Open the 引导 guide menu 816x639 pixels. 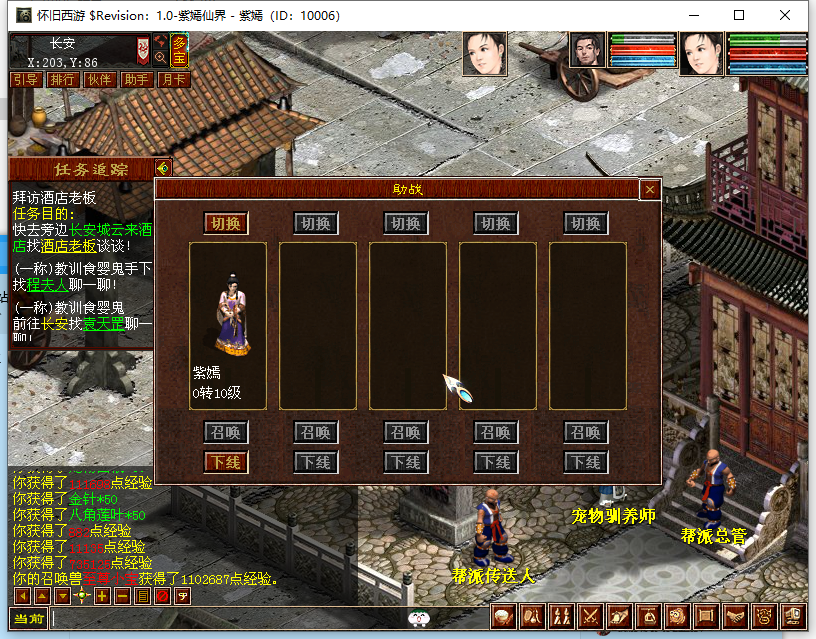[25, 80]
